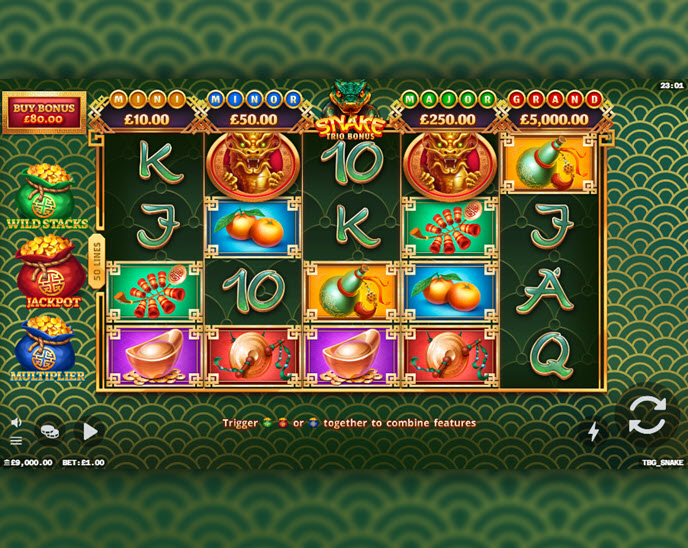Spin the reels with the circular arrows

(647, 414)
